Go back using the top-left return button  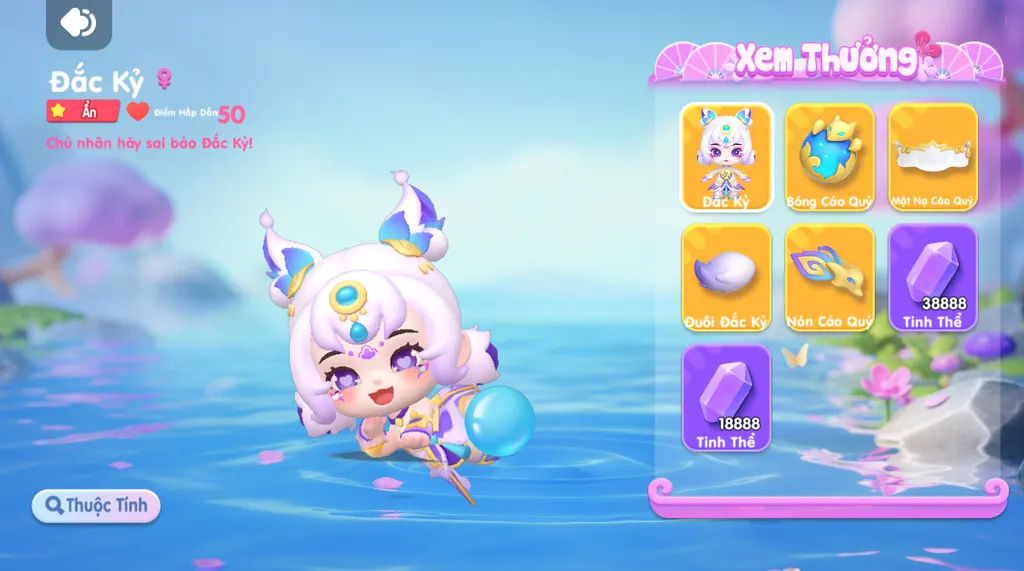(78, 22)
